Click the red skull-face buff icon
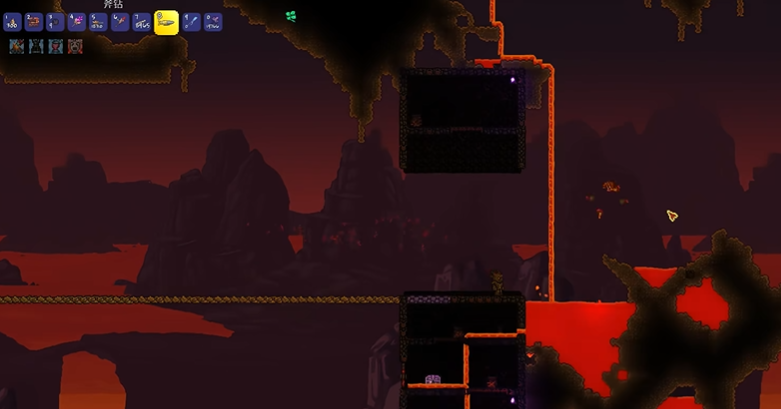 [75, 46]
